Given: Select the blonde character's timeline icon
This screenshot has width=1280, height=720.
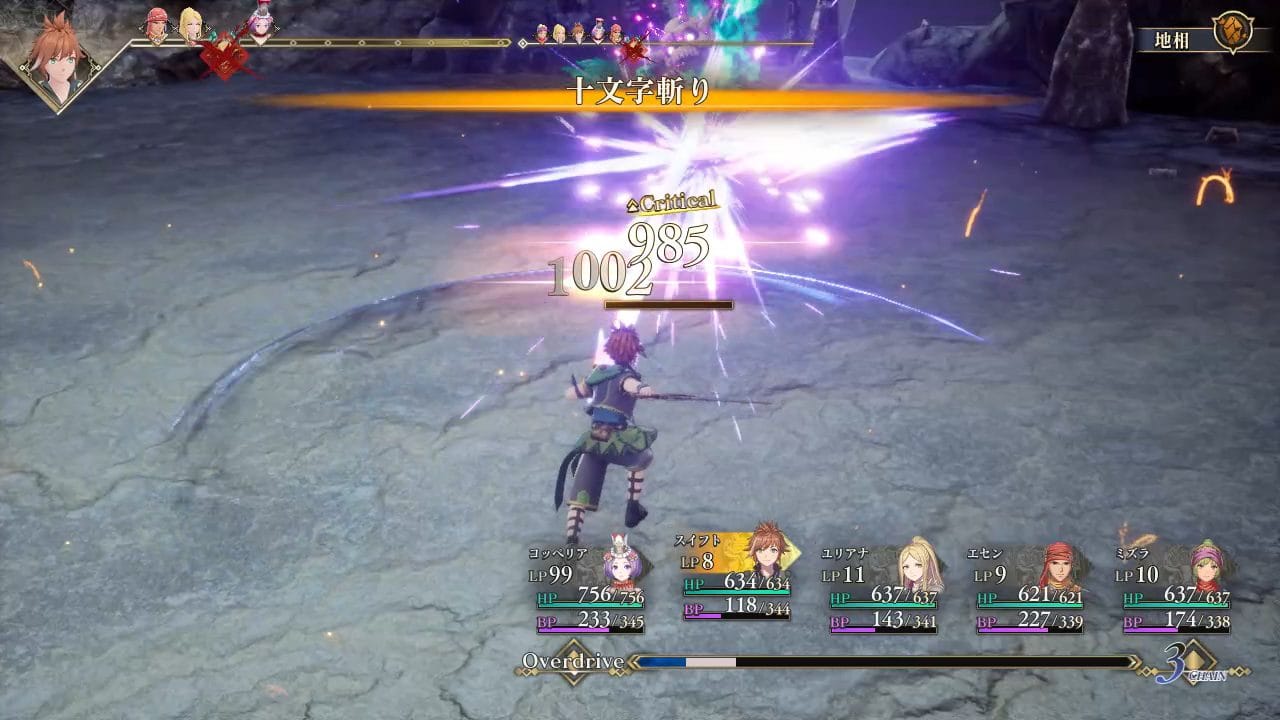Looking at the screenshot, I should coord(190,25).
